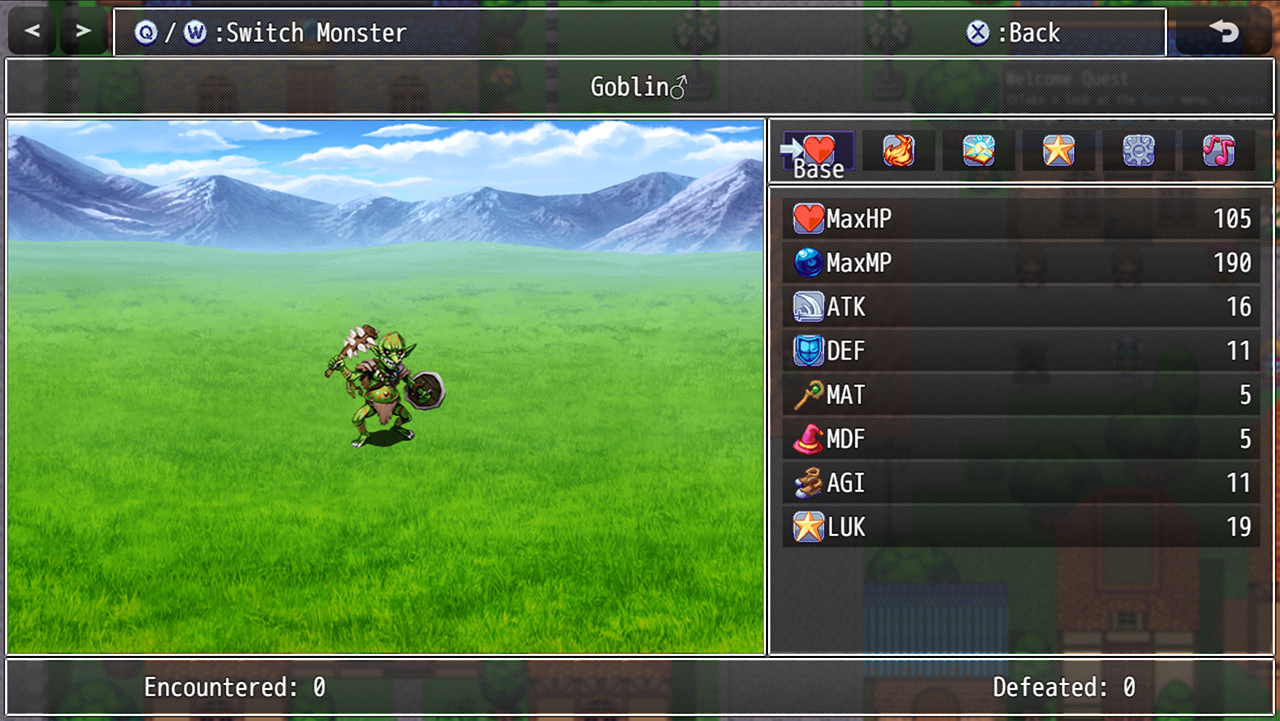1280x721 pixels.
Task: Select the Base heart tab
Action: (819, 151)
